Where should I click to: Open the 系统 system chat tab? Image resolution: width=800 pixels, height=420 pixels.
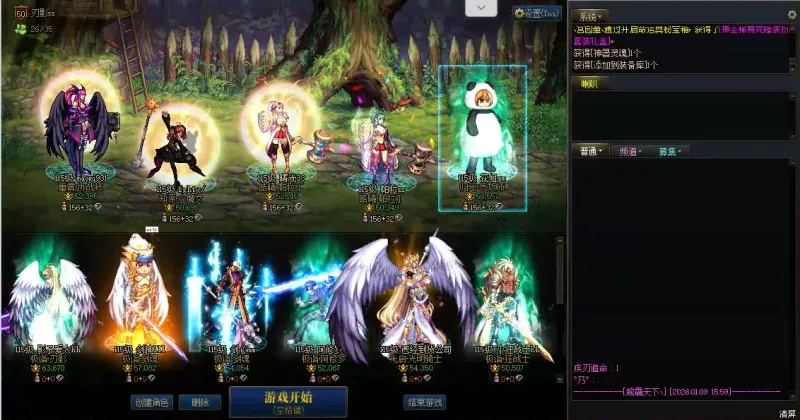coord(590,17)
